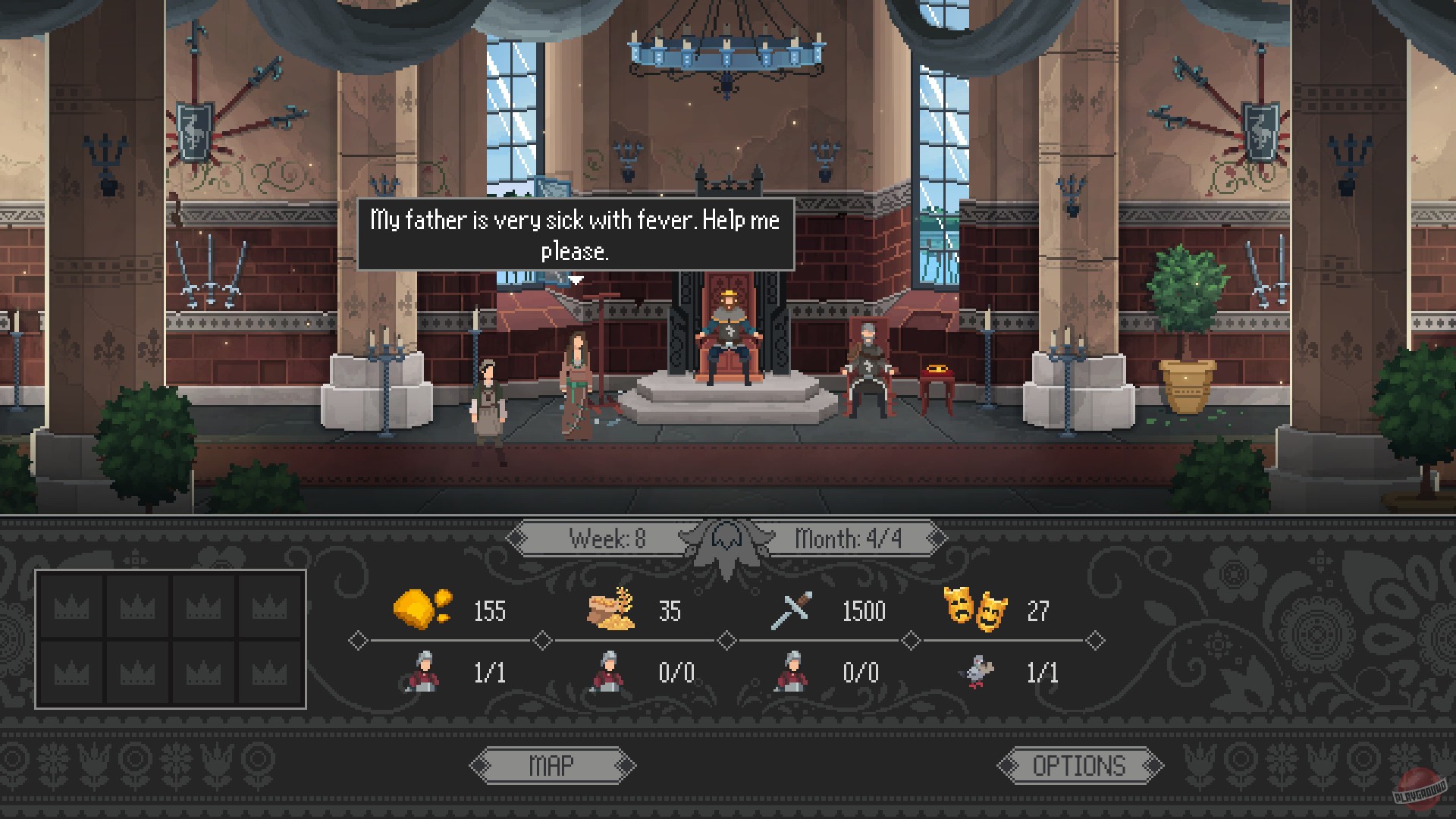Open the OPTIONS menu
Screen dimensions: 1456x819
tap(1078, 764)
